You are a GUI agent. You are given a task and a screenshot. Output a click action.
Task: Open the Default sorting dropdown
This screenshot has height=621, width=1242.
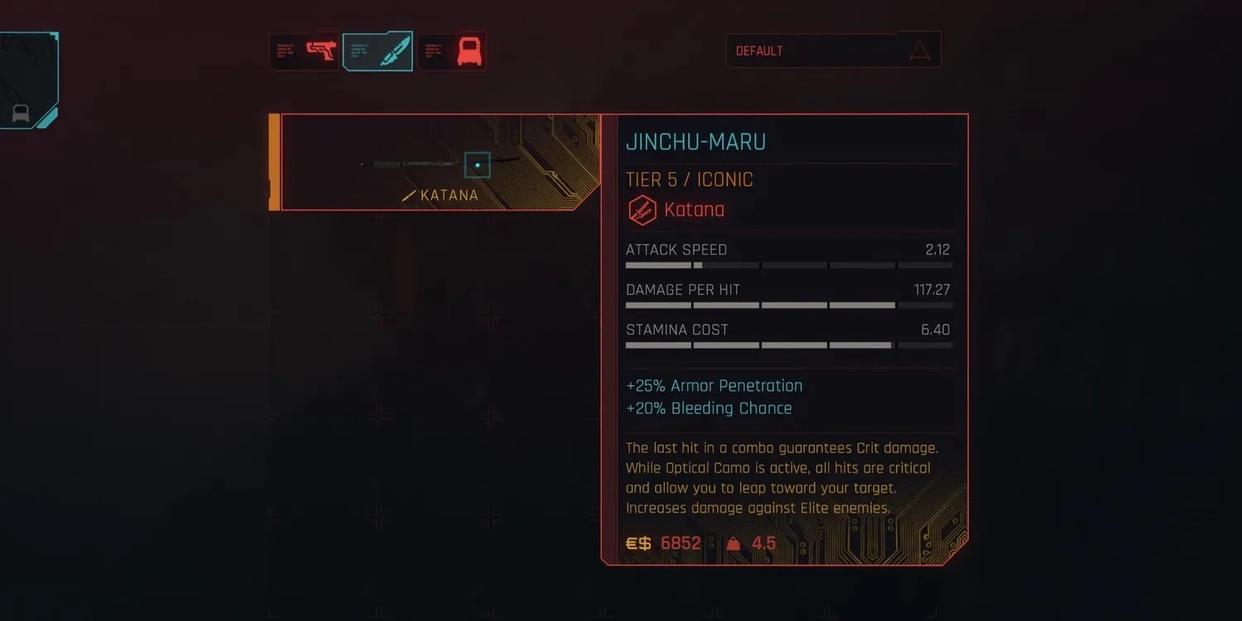point(832,51)
